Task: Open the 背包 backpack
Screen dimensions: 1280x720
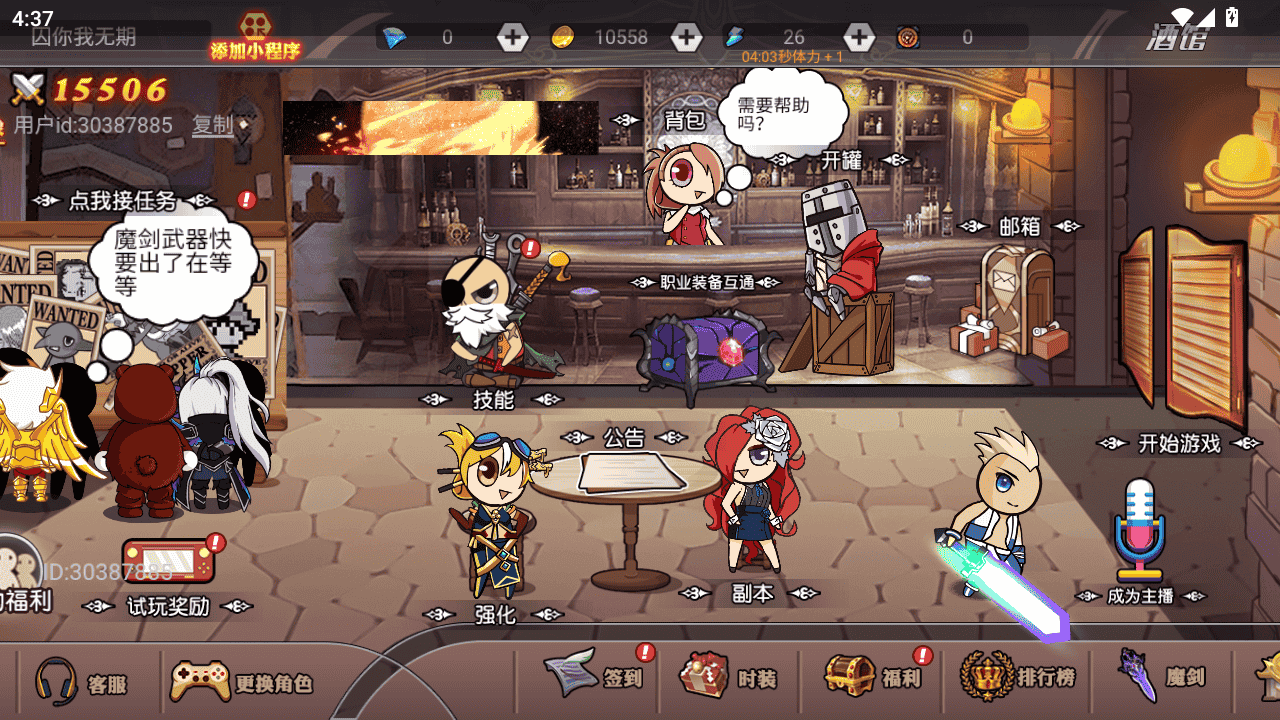Action: pos(685,120)
